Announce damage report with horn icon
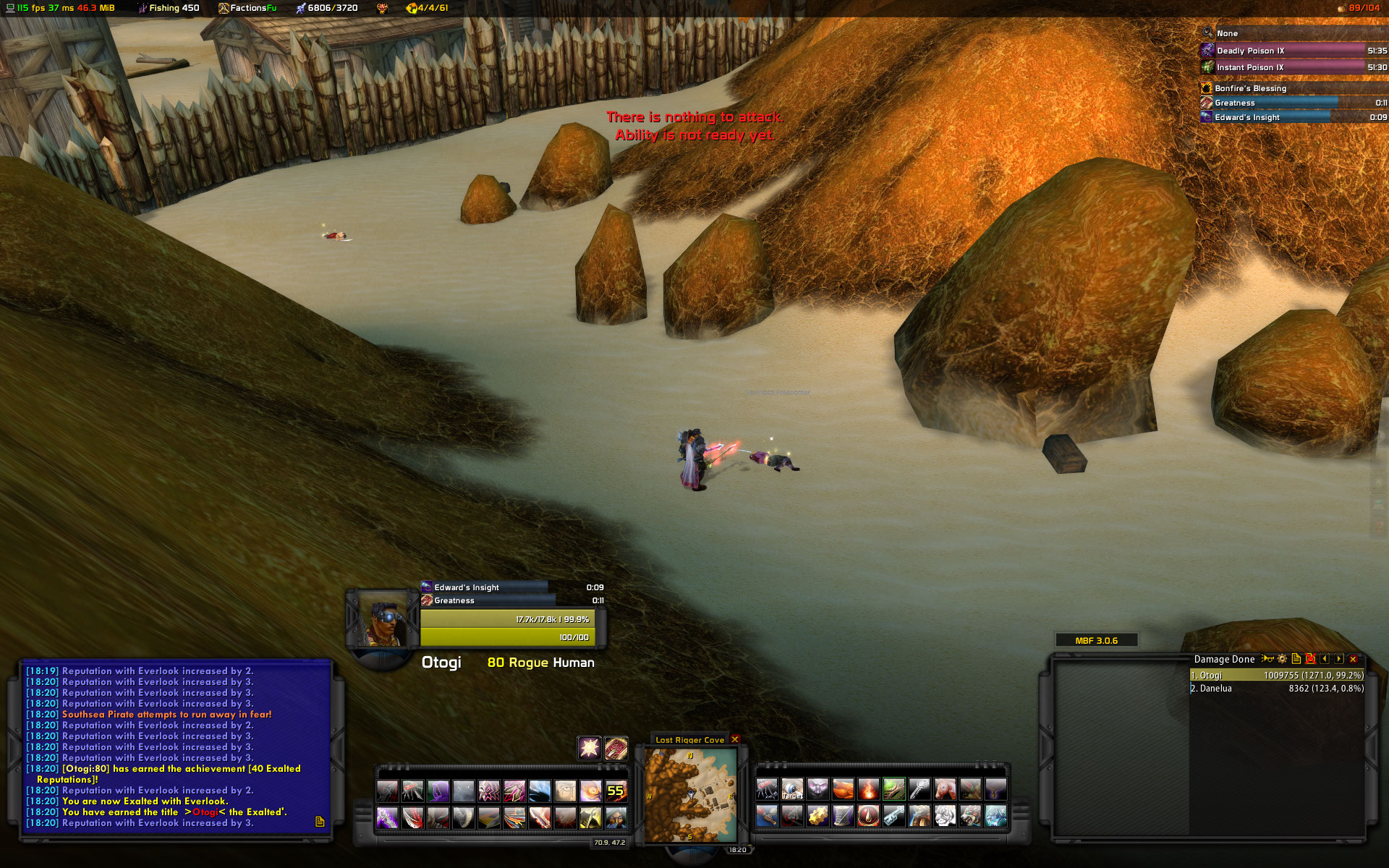Image resolution: width=1389 pixels, height=868 pixels. click(x=1267, y=659)
